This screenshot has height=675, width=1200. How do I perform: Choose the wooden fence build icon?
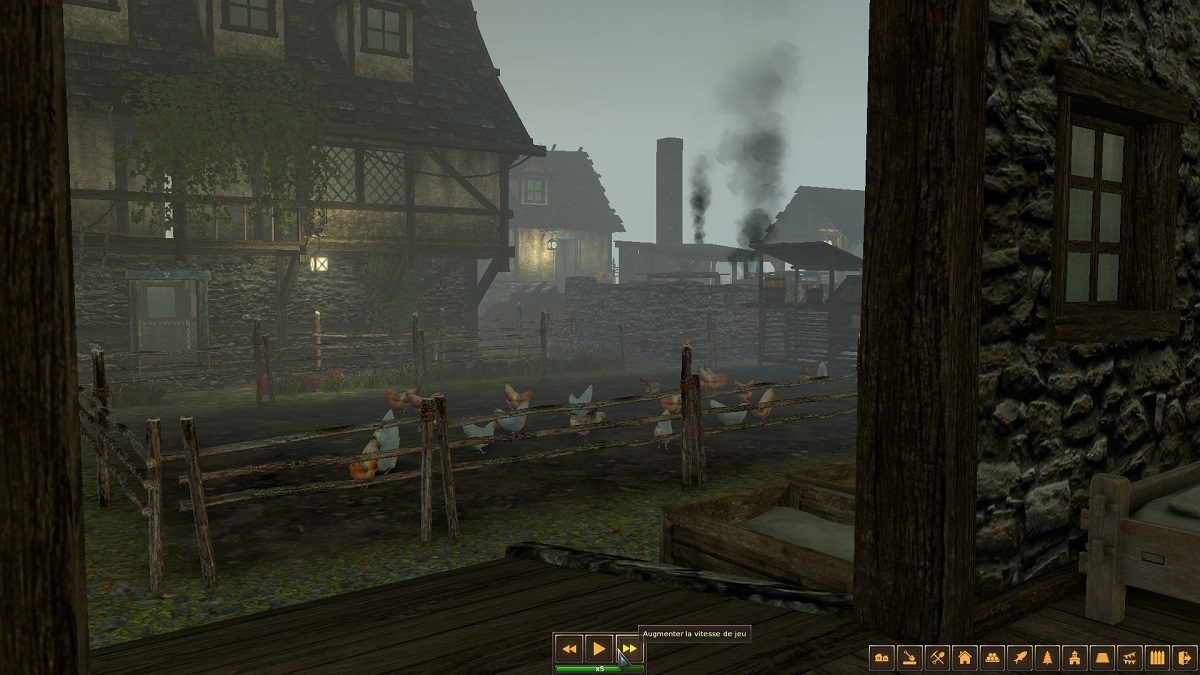point(1158,658)
